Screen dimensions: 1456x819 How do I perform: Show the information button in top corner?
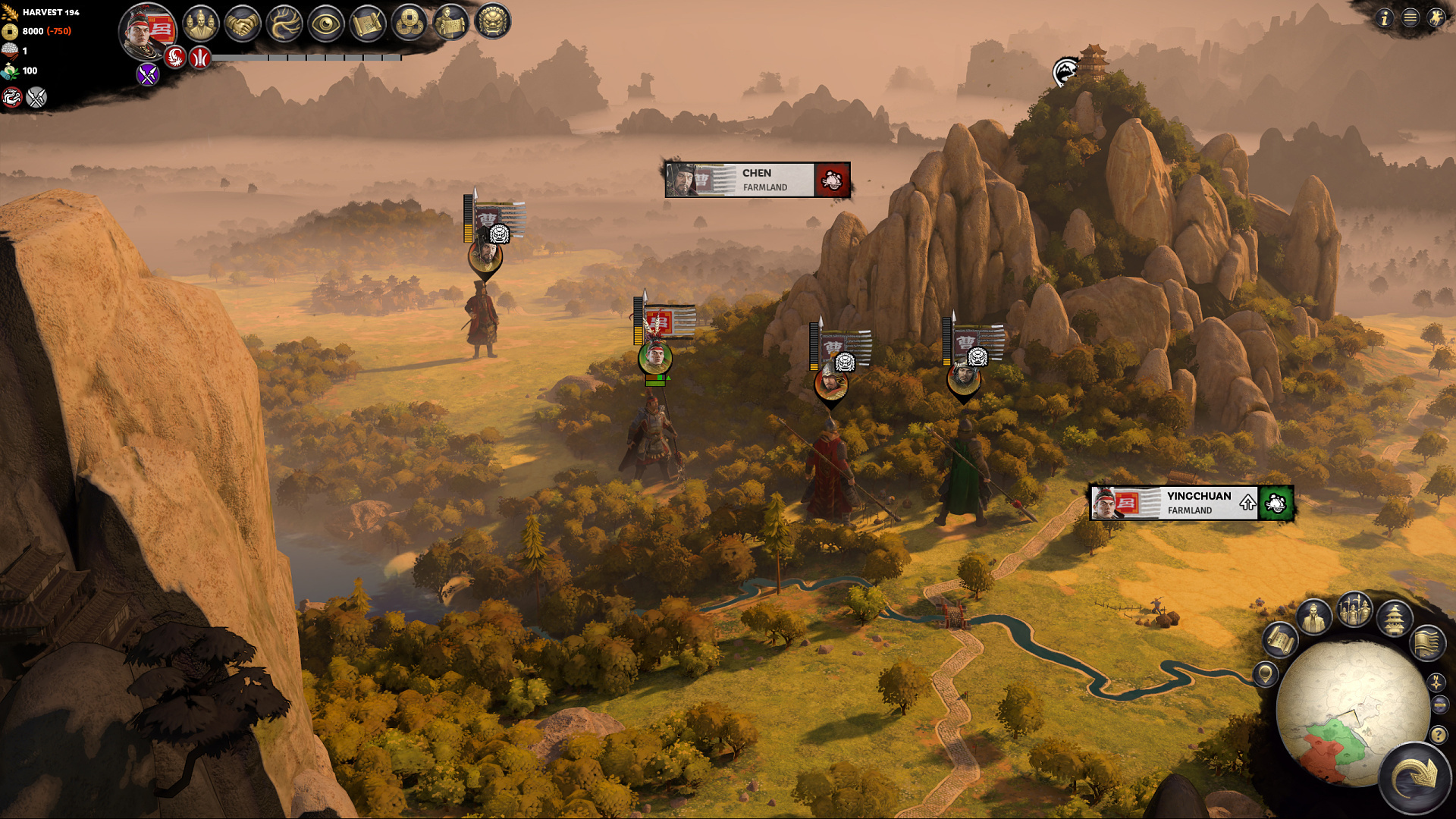1385,17
